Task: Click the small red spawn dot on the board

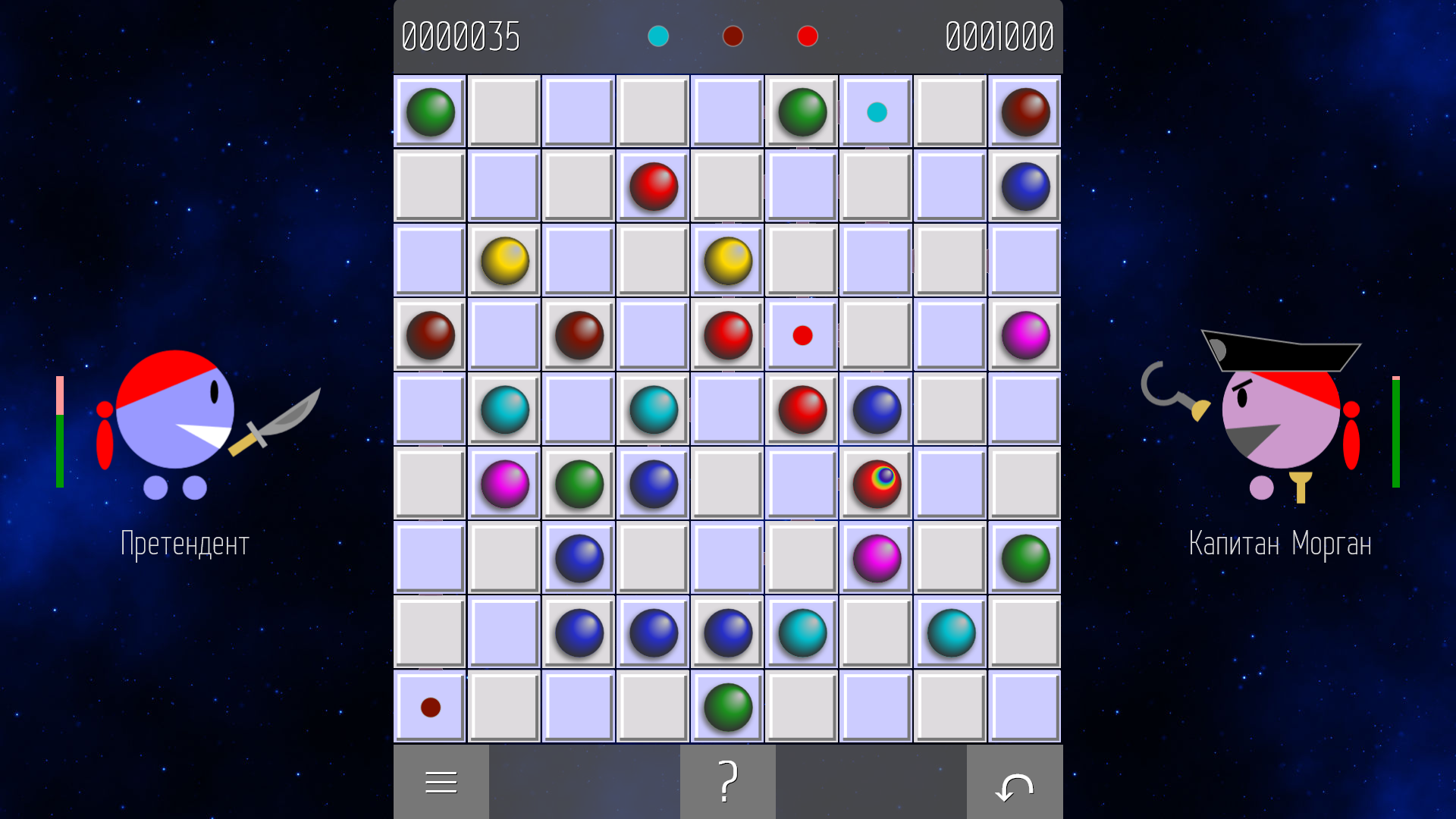Action: coord(802,334)
